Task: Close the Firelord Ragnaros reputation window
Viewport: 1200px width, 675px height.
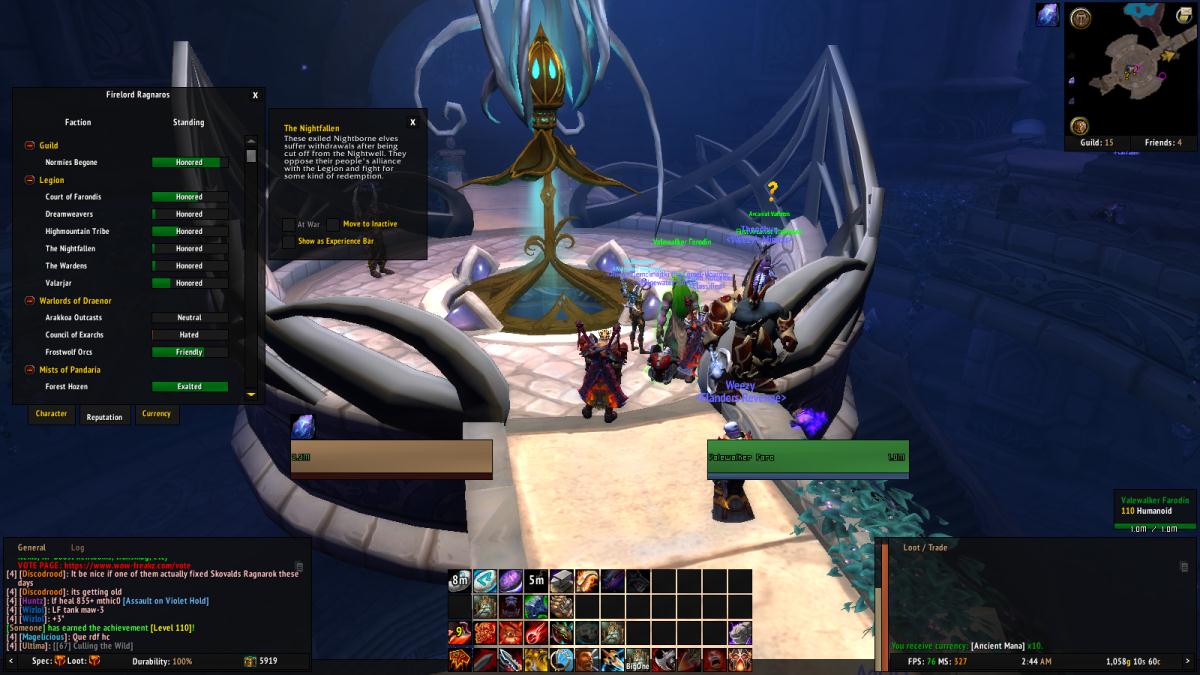Action: click(x=255, y=95)
